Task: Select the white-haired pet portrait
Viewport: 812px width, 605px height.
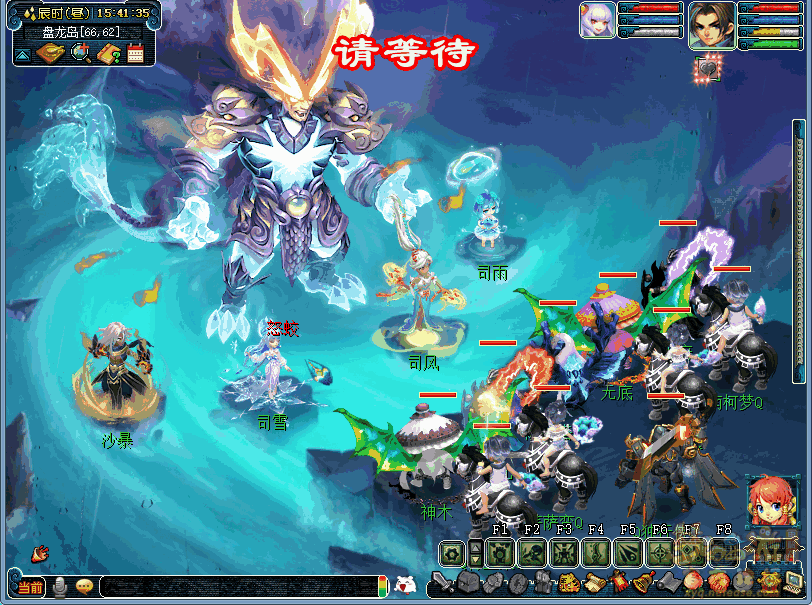Action: (597, 20)
